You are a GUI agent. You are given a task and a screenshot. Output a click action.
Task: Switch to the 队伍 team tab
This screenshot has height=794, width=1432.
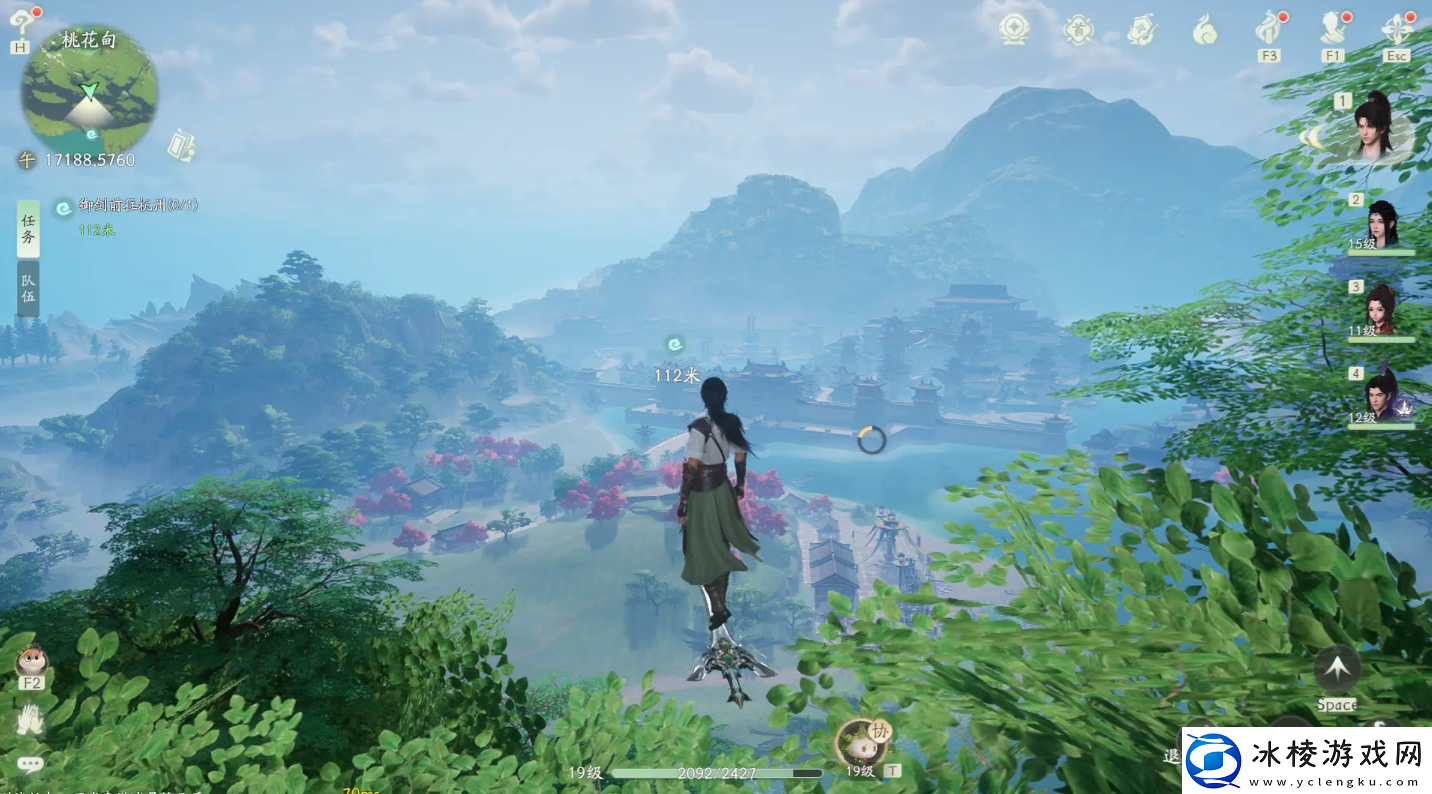click(28, 289)
